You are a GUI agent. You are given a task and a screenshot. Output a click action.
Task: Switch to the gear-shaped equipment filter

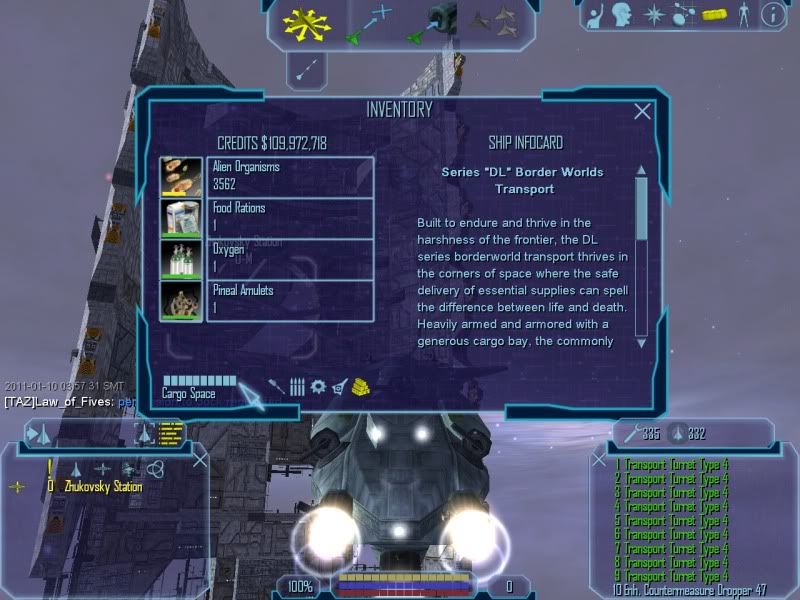[318, 386]
